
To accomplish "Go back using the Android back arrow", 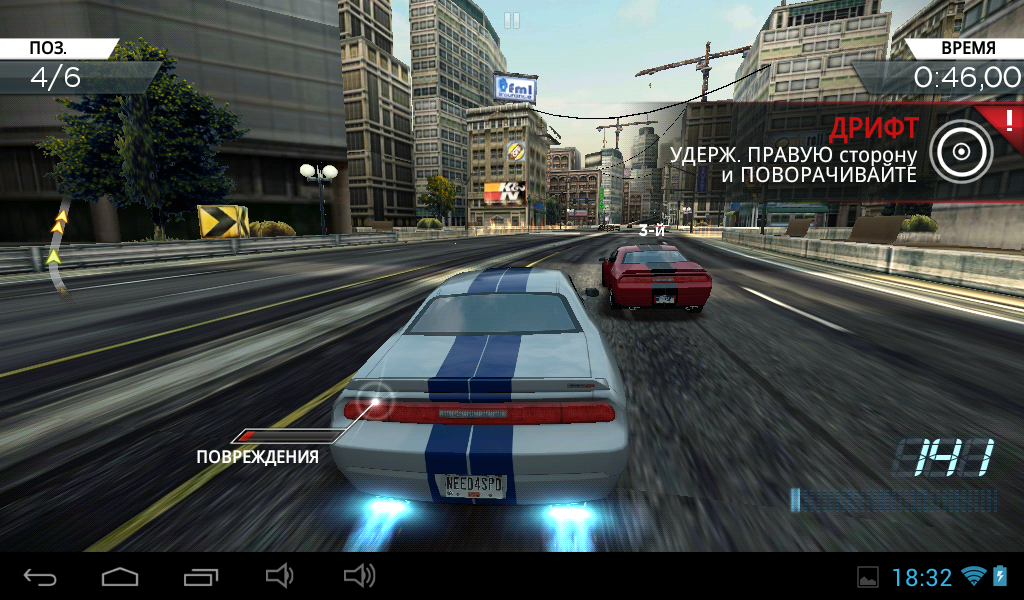I will [40, 576].
